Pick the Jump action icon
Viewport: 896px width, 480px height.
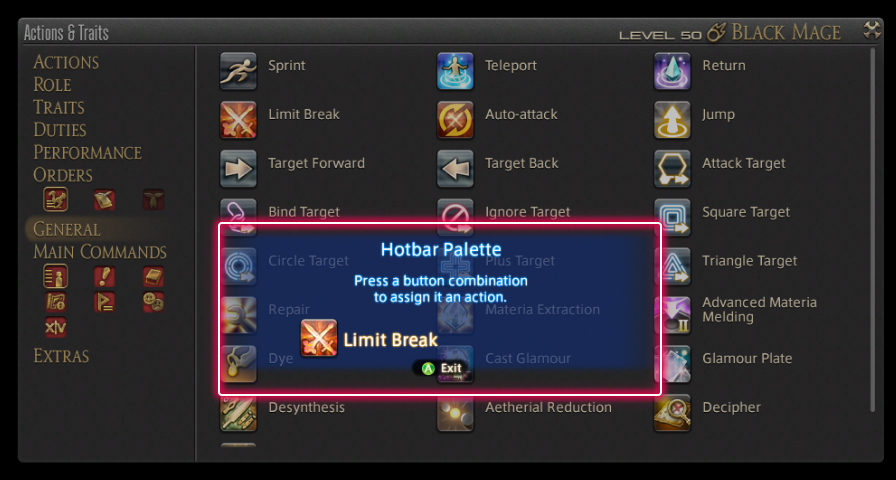click(672, 120)
